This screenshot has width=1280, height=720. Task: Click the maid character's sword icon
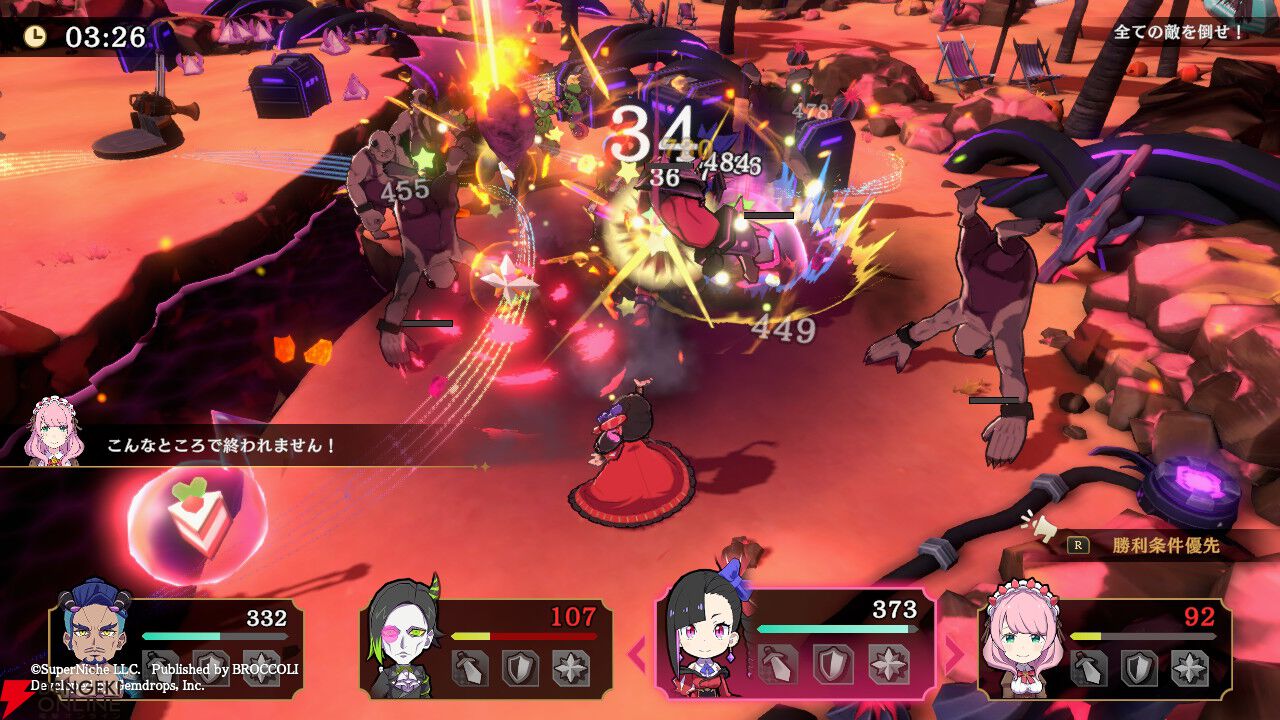point(1090,667)
